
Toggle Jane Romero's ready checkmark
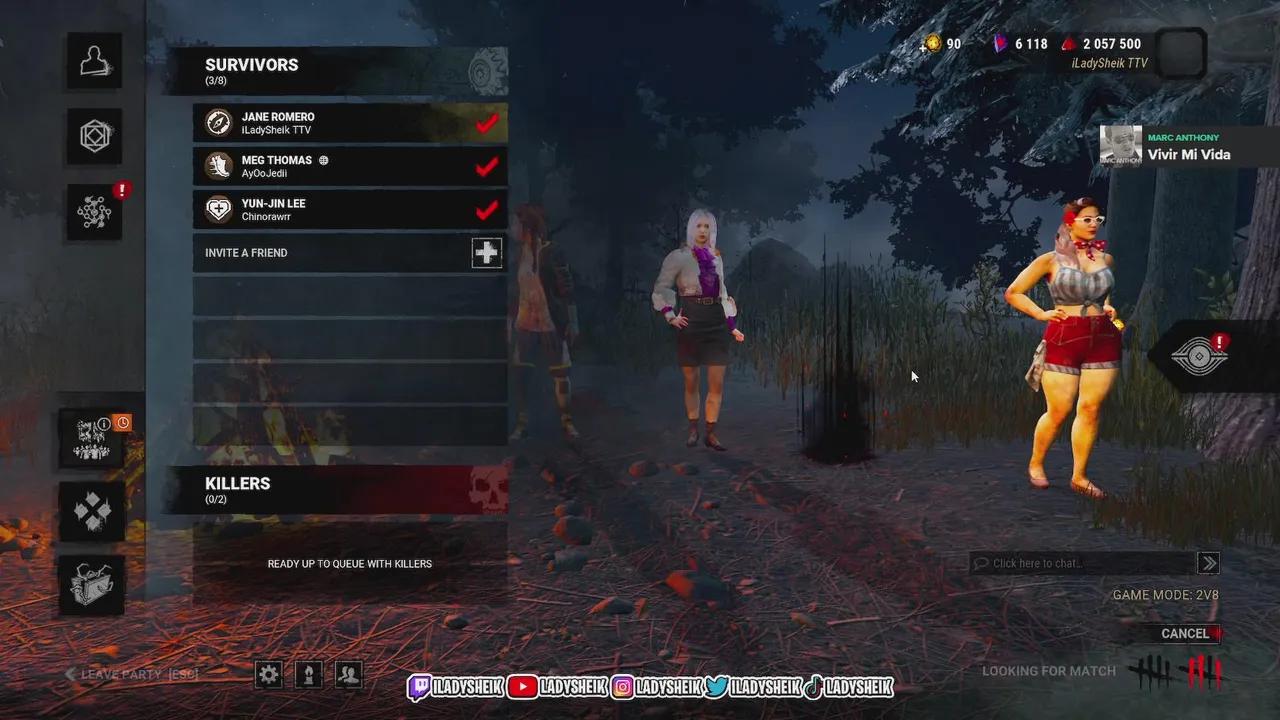[x=486, y=122]
